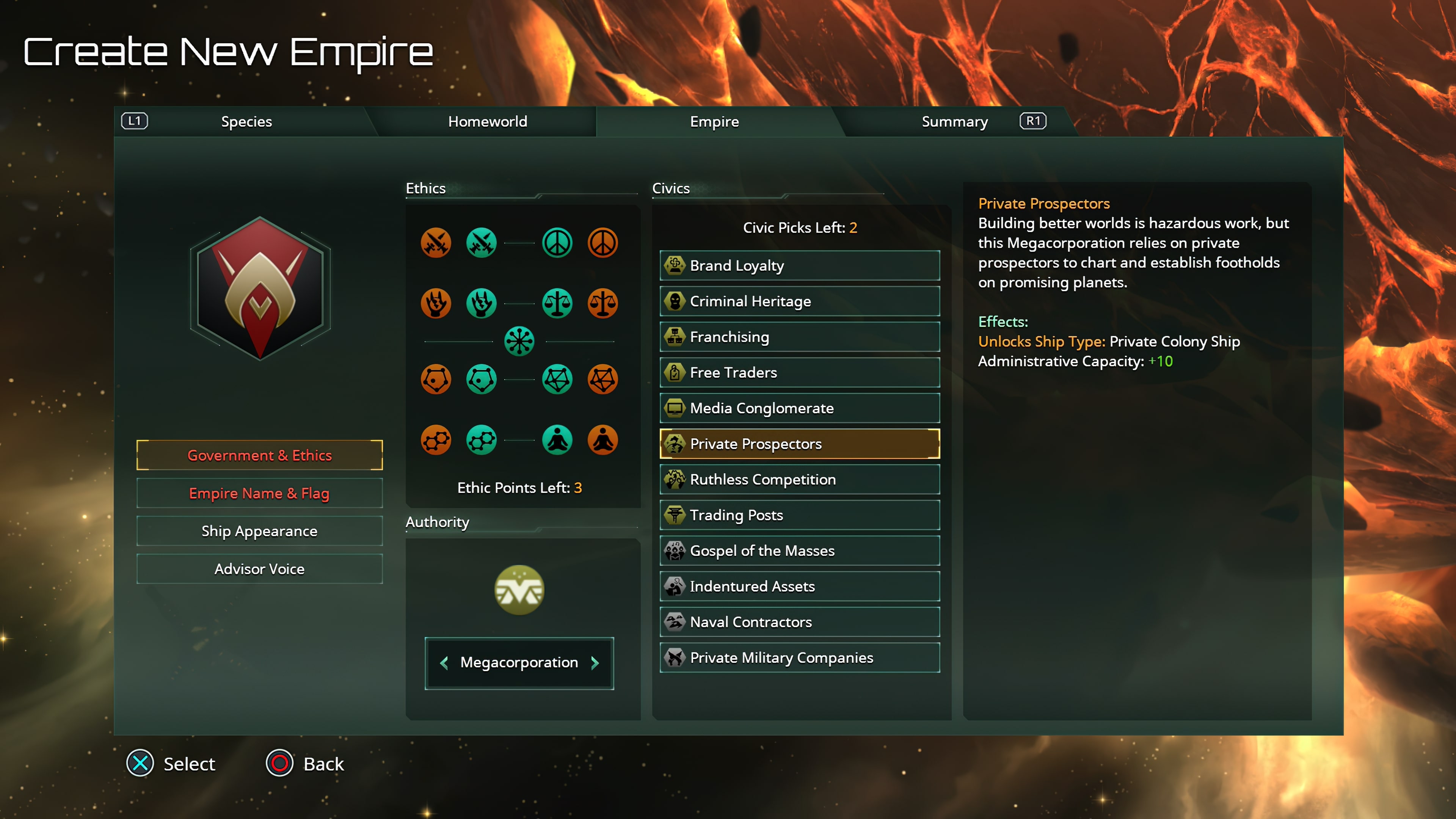The image size is (1456, 819).
Task: Select Ship Appearance options
Action: click(x=259, y=531)
